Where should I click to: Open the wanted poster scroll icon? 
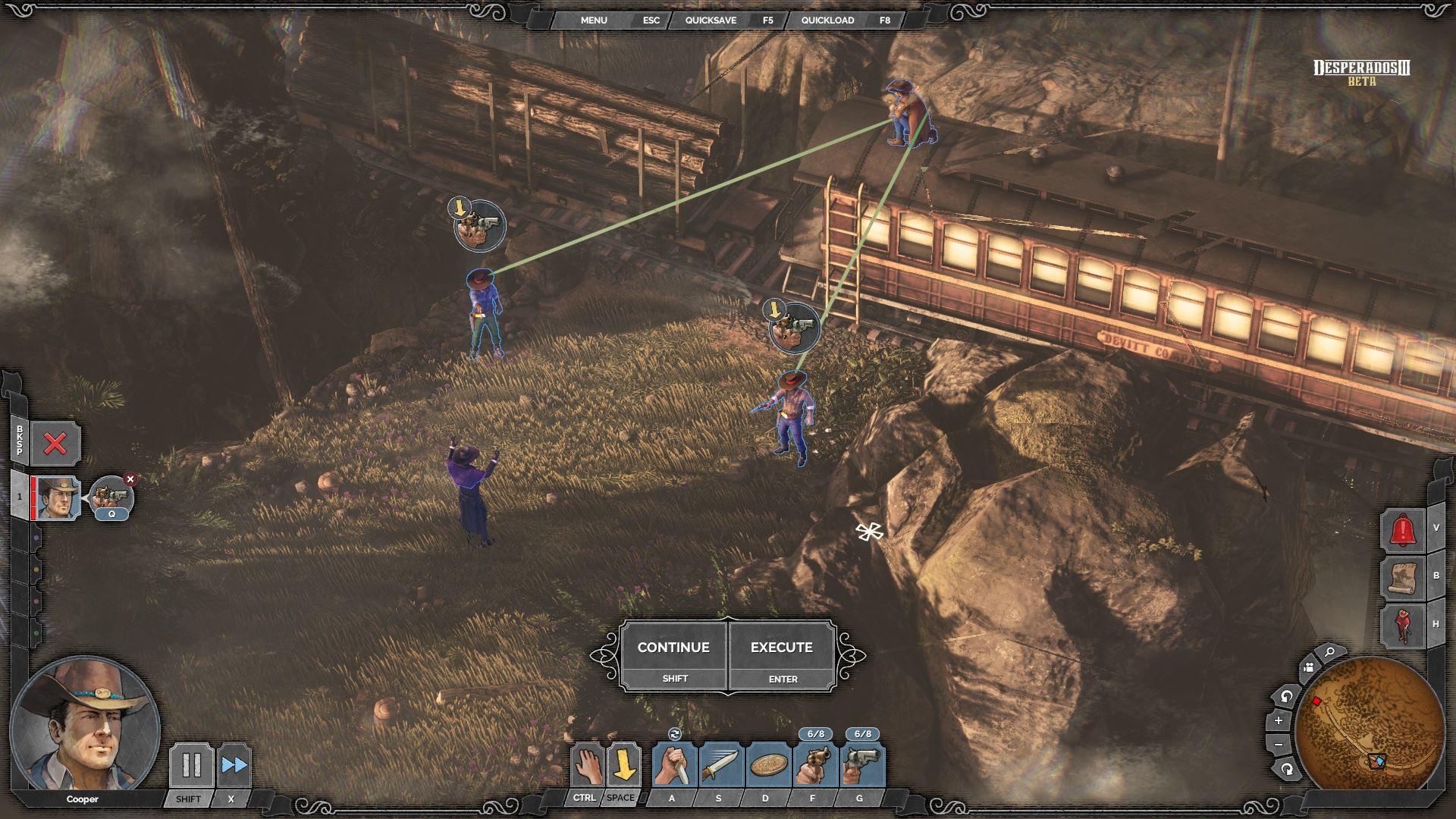pyautogui.click(x=1402, y=578)
